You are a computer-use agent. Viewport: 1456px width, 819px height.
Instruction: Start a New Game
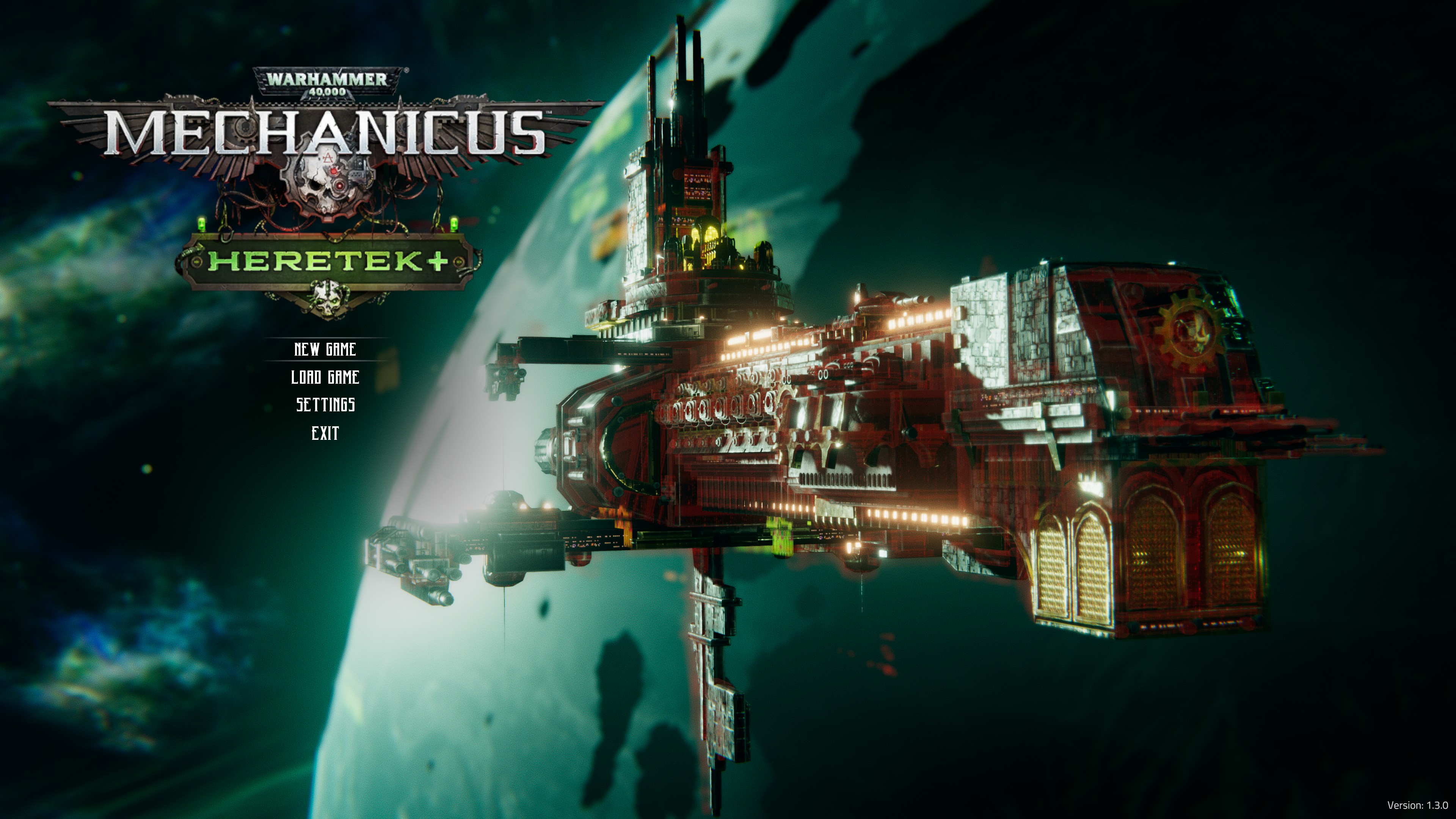click(x=325, y=349)
